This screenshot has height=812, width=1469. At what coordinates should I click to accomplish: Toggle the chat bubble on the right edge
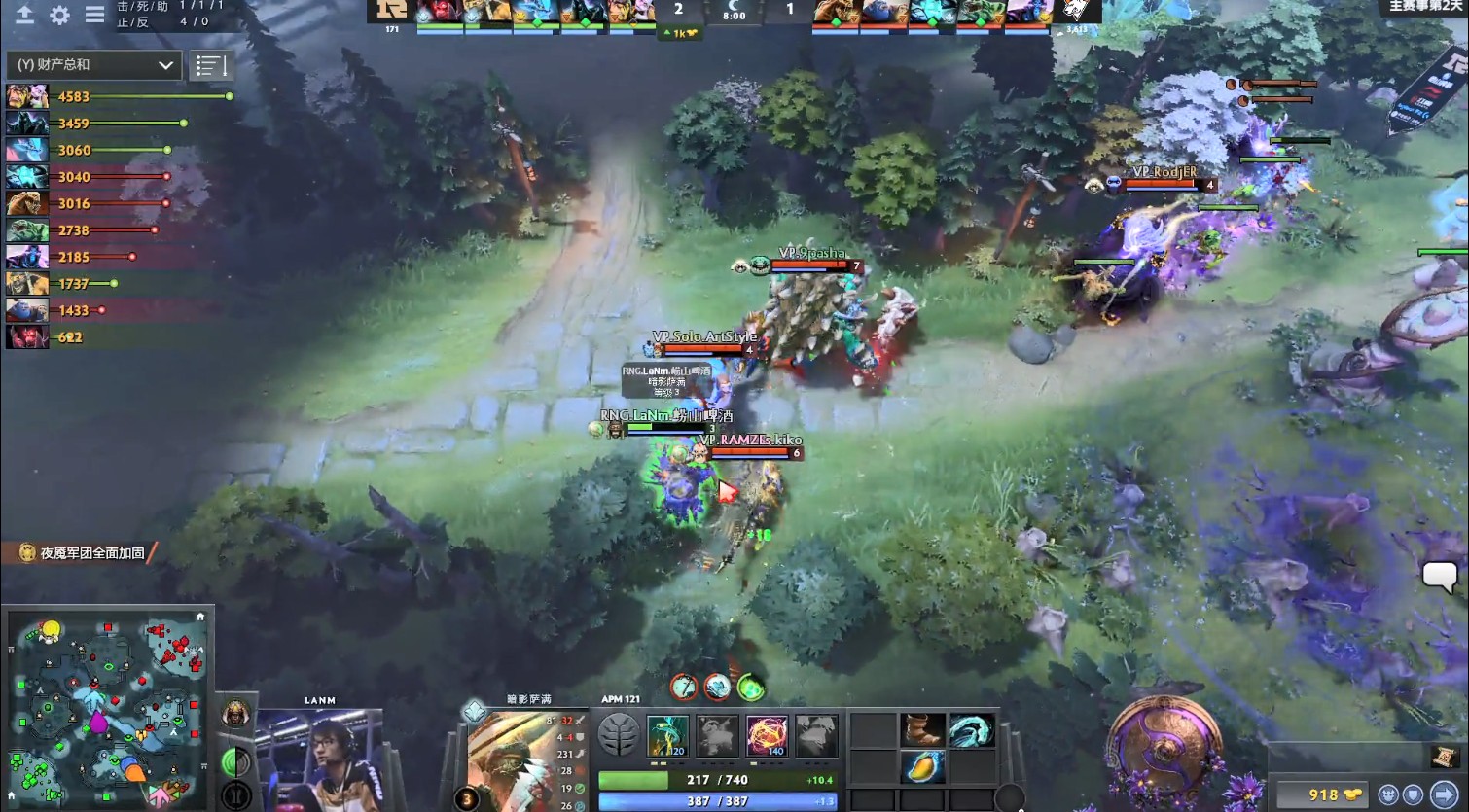(x=1439, y=578)
